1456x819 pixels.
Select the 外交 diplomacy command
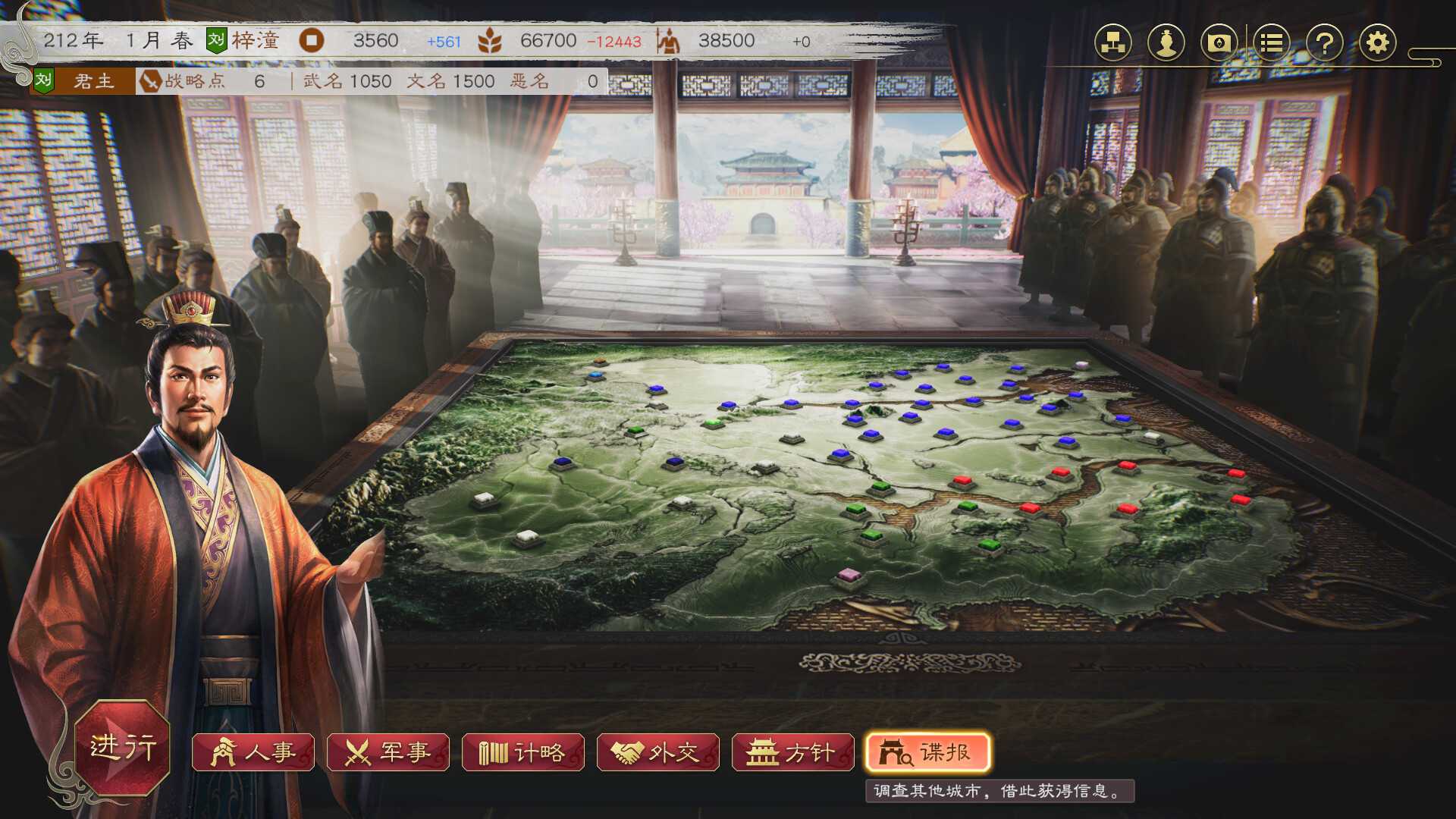[x=658, y=752]
